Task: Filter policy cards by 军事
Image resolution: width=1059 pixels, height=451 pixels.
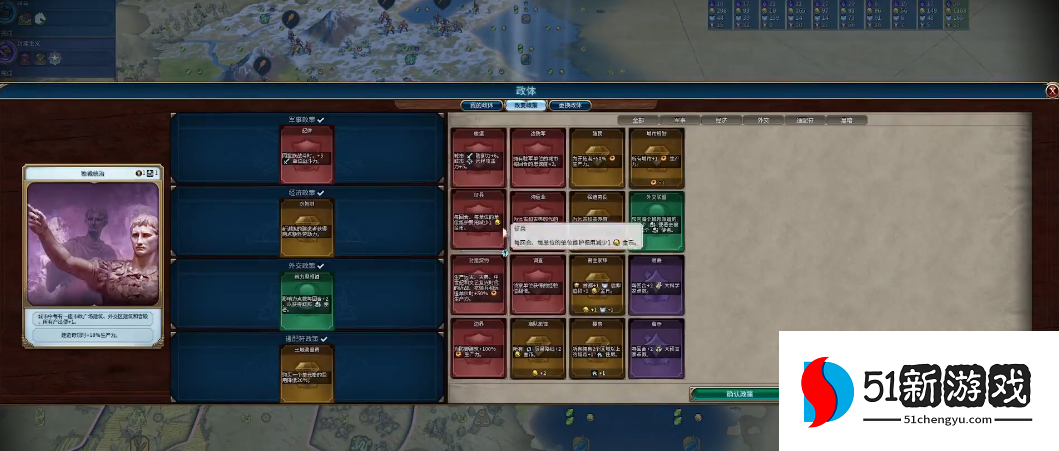Action: [679, 120]
